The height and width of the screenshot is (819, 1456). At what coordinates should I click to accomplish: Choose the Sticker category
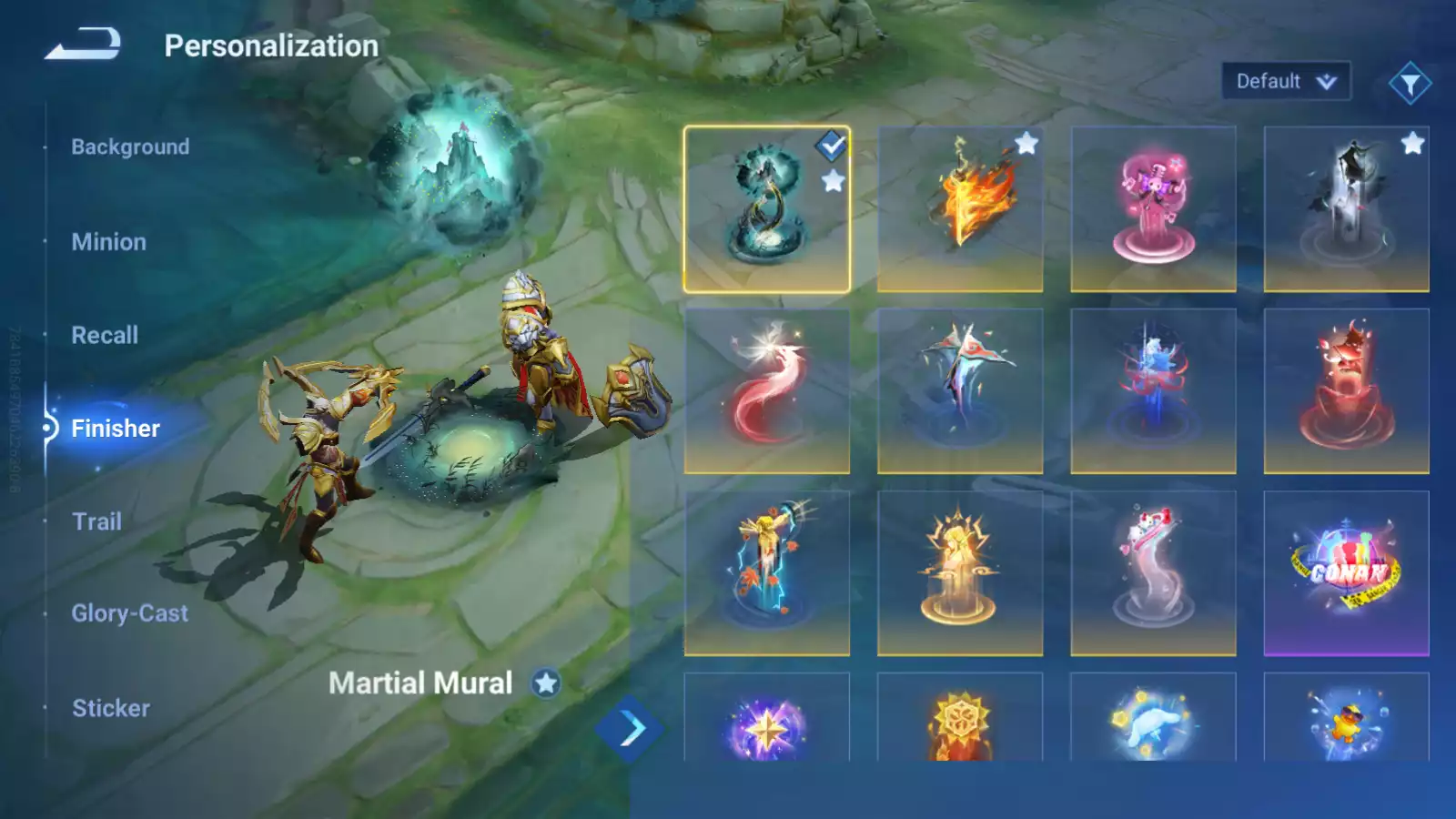pos(110,708)
